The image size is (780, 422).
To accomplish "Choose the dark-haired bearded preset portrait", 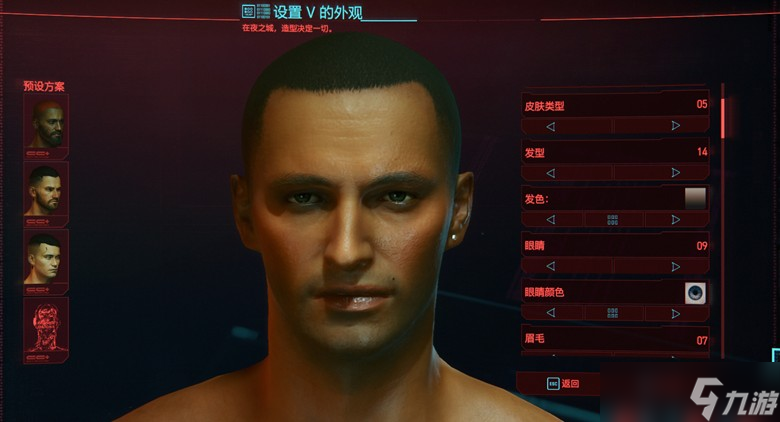I will coord(46,192).
